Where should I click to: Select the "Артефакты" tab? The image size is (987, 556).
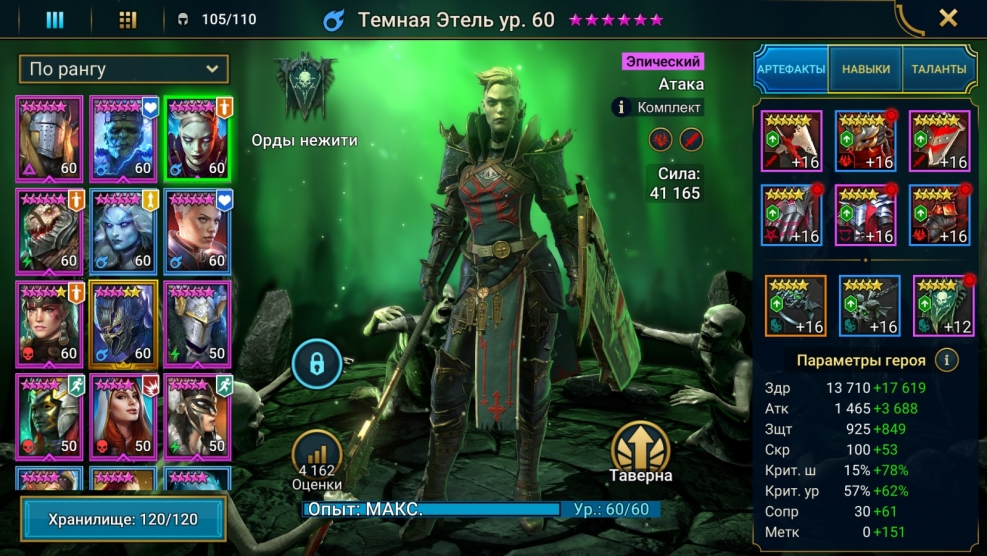click(x=790, y=69)
